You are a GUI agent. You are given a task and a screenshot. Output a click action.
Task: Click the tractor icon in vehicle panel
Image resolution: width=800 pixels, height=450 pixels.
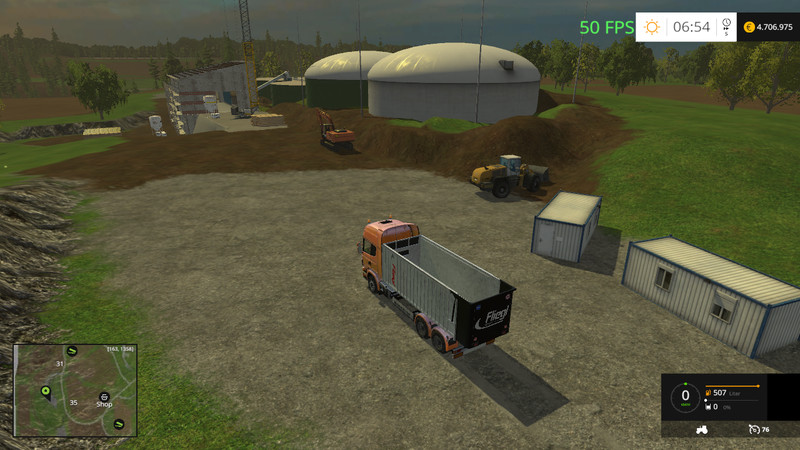[x=700, y=429]
